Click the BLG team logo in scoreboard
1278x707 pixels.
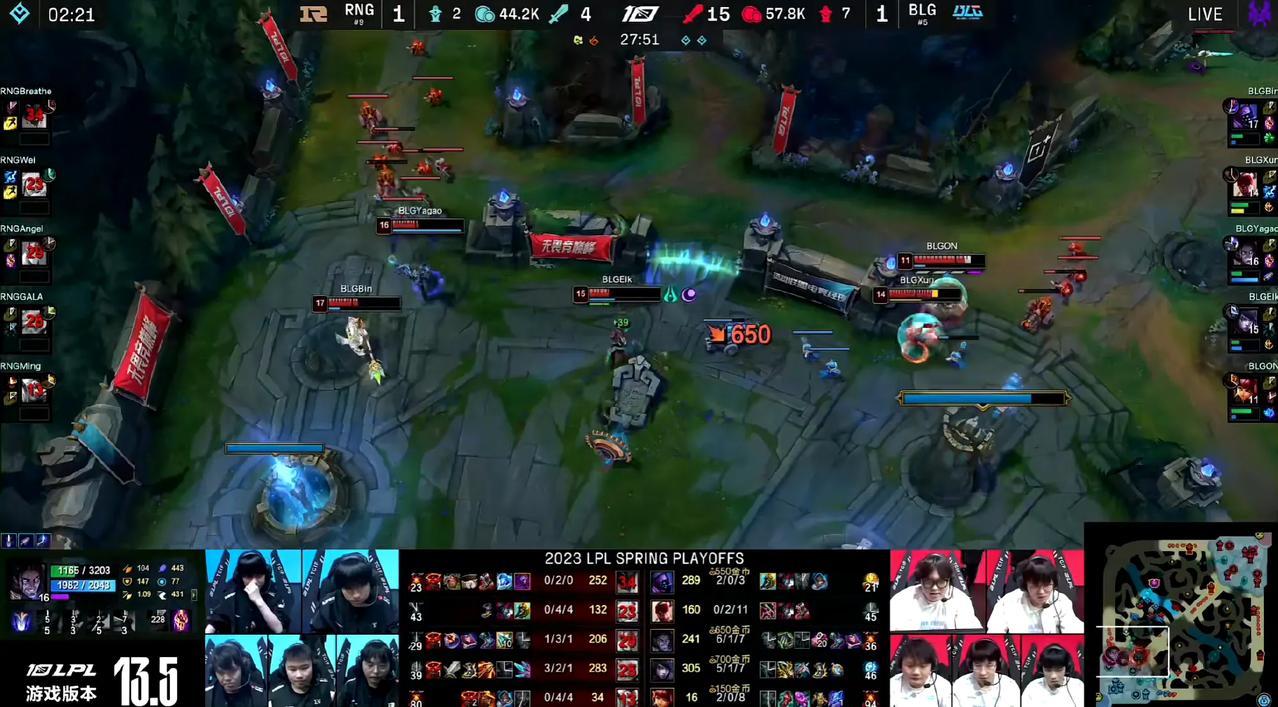pyautogui.click(x=967, y=13)
